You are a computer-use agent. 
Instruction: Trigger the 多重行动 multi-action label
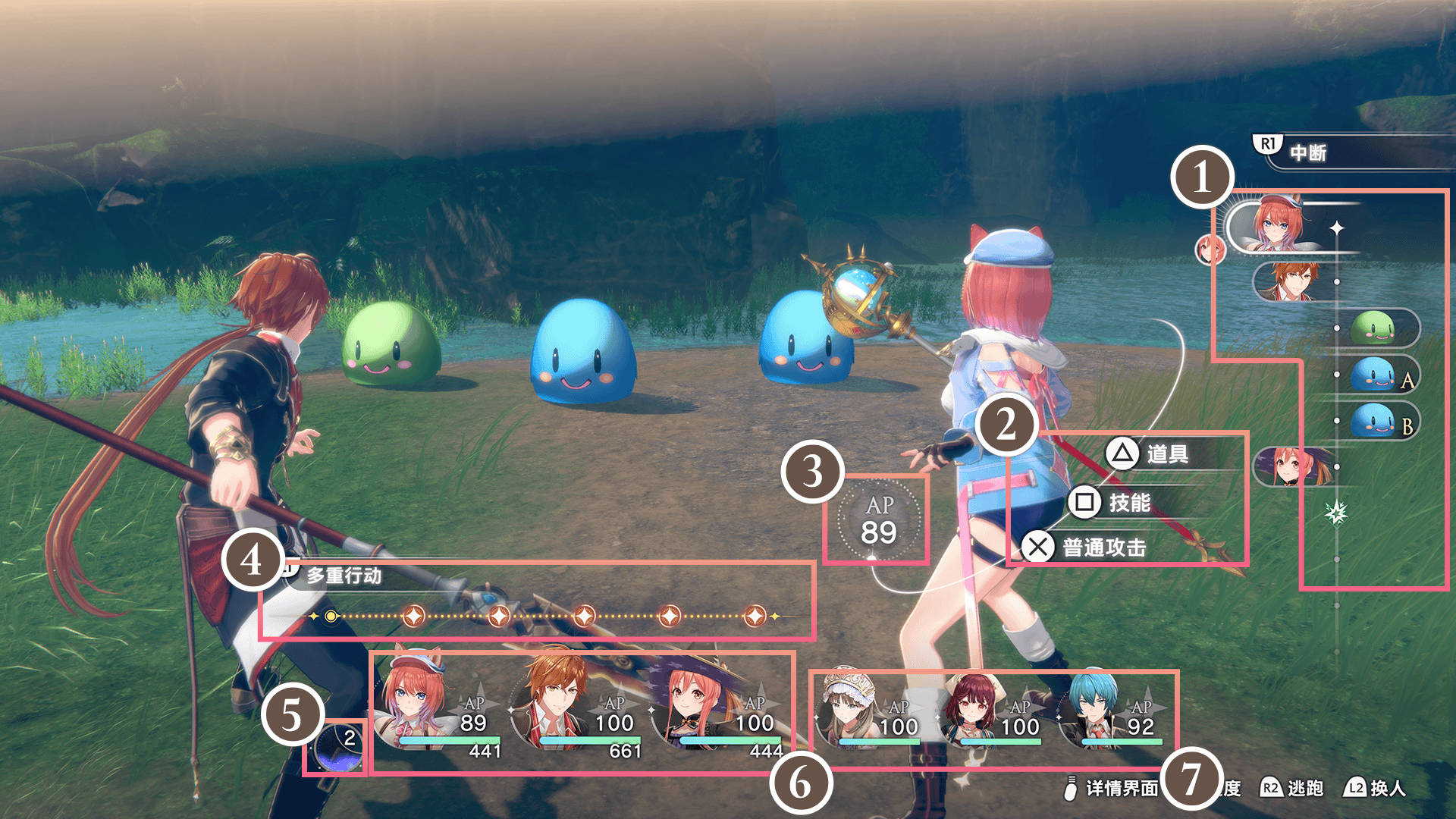pos(343,576)
